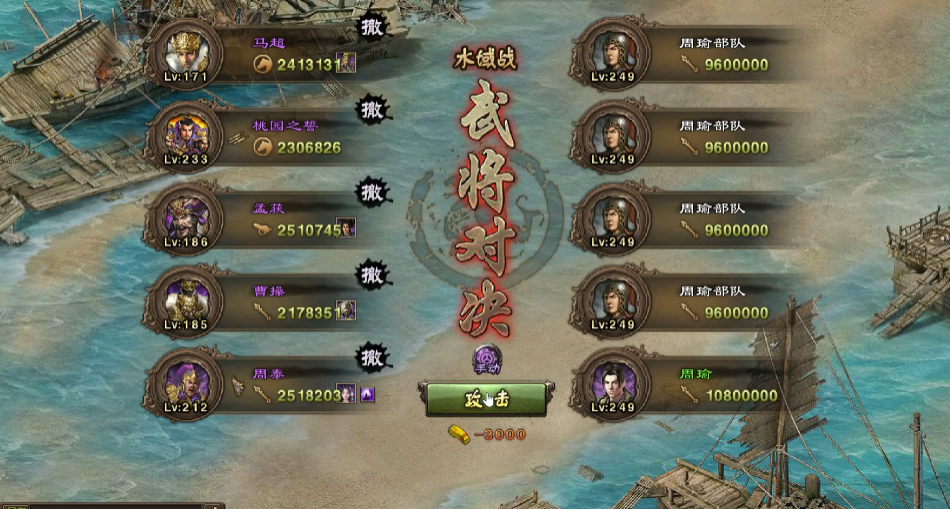Withdraw 周泰 using his 撤 button
Viewport: 950px width, 509px height.
click(x=372, y=355)
